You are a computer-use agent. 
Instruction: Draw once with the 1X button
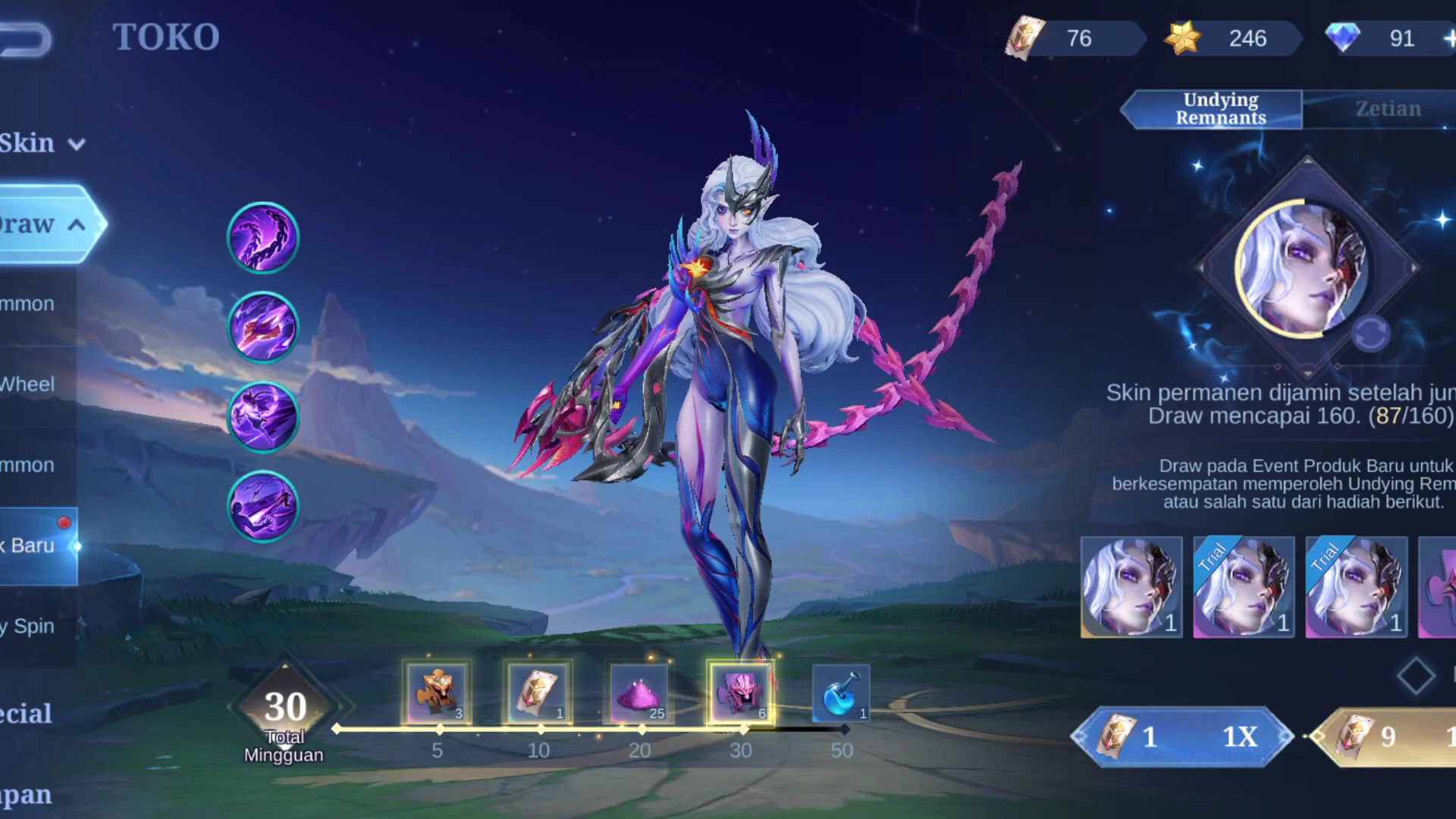tap(1182, 736)
